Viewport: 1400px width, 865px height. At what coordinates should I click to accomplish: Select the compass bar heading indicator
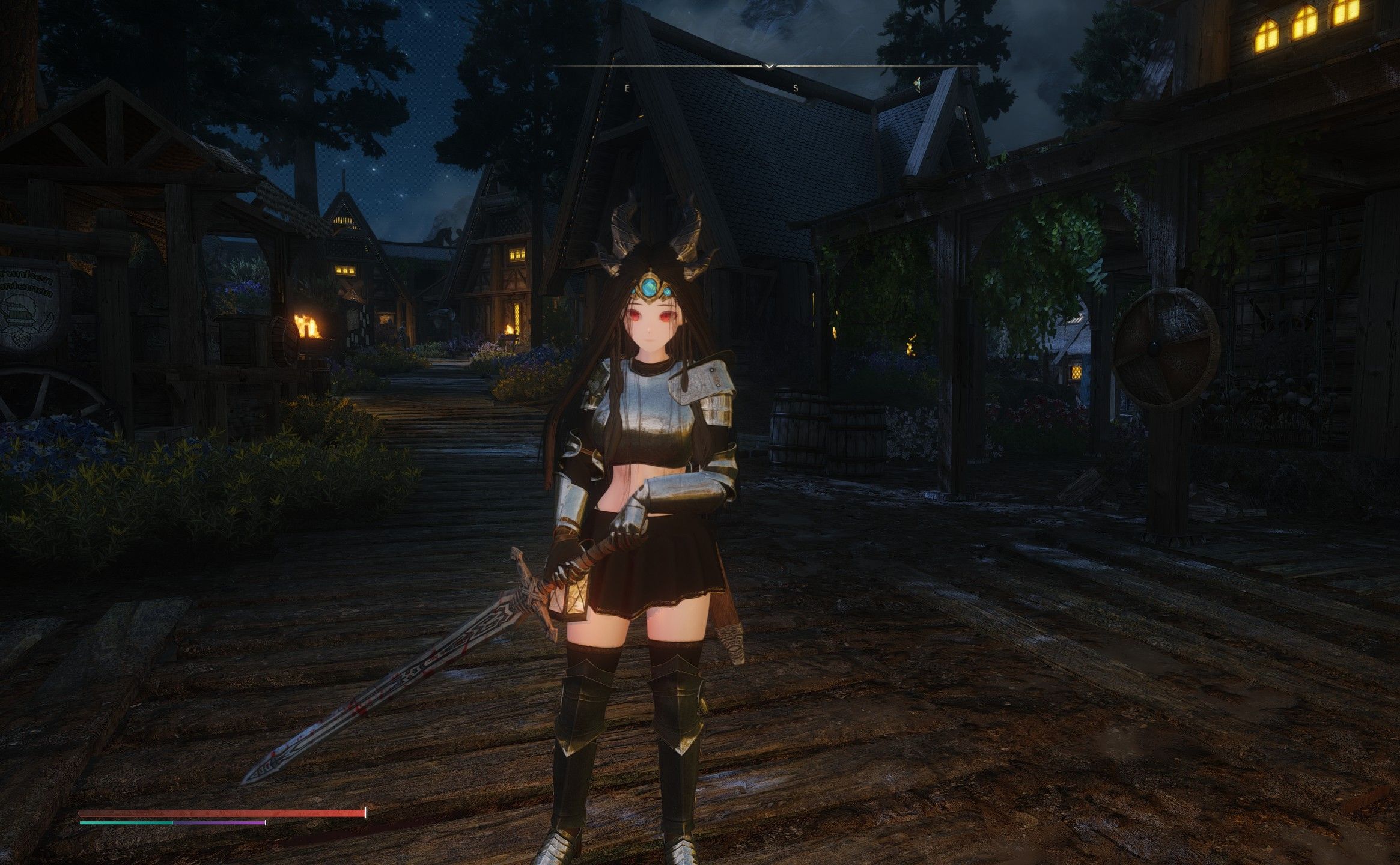click(769, 66)
